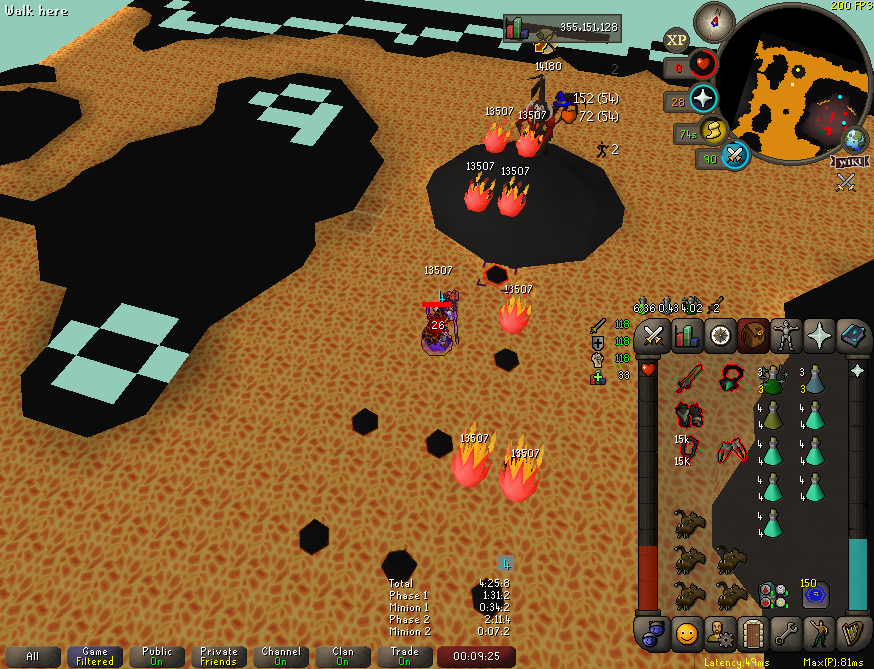Open the Emotes tab
This screenshot has width=874, height=669.
tap(820, 633)
